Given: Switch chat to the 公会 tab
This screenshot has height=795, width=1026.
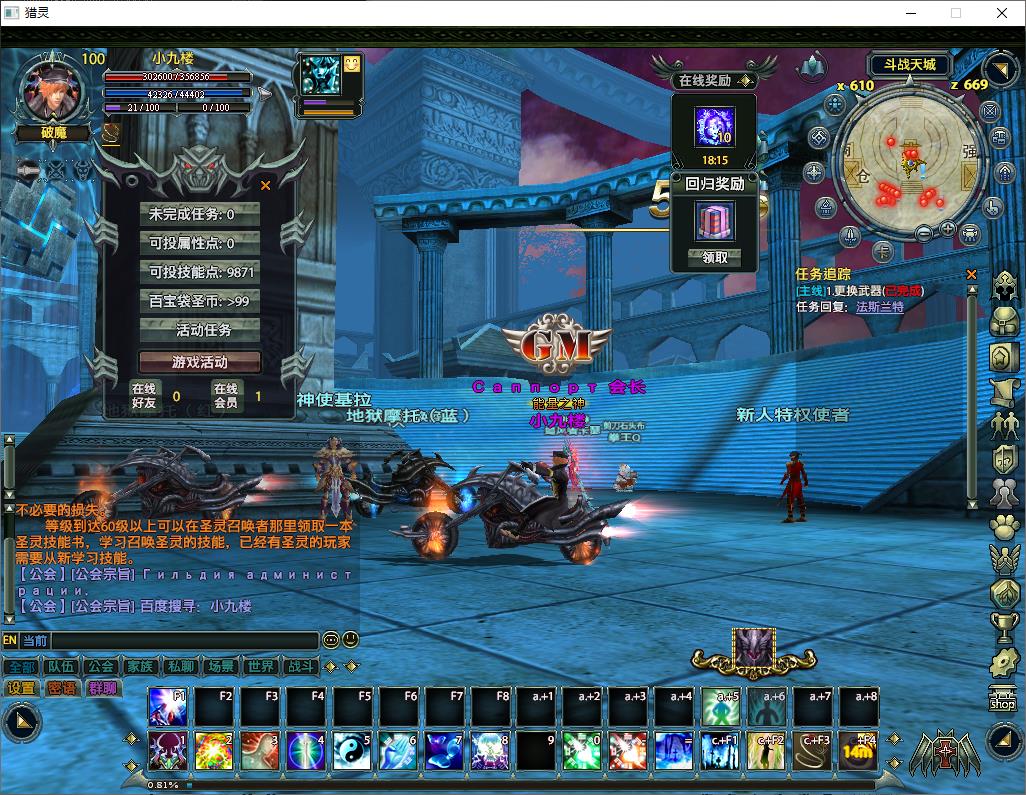Looking at the screenshot, I should point(99,666).
